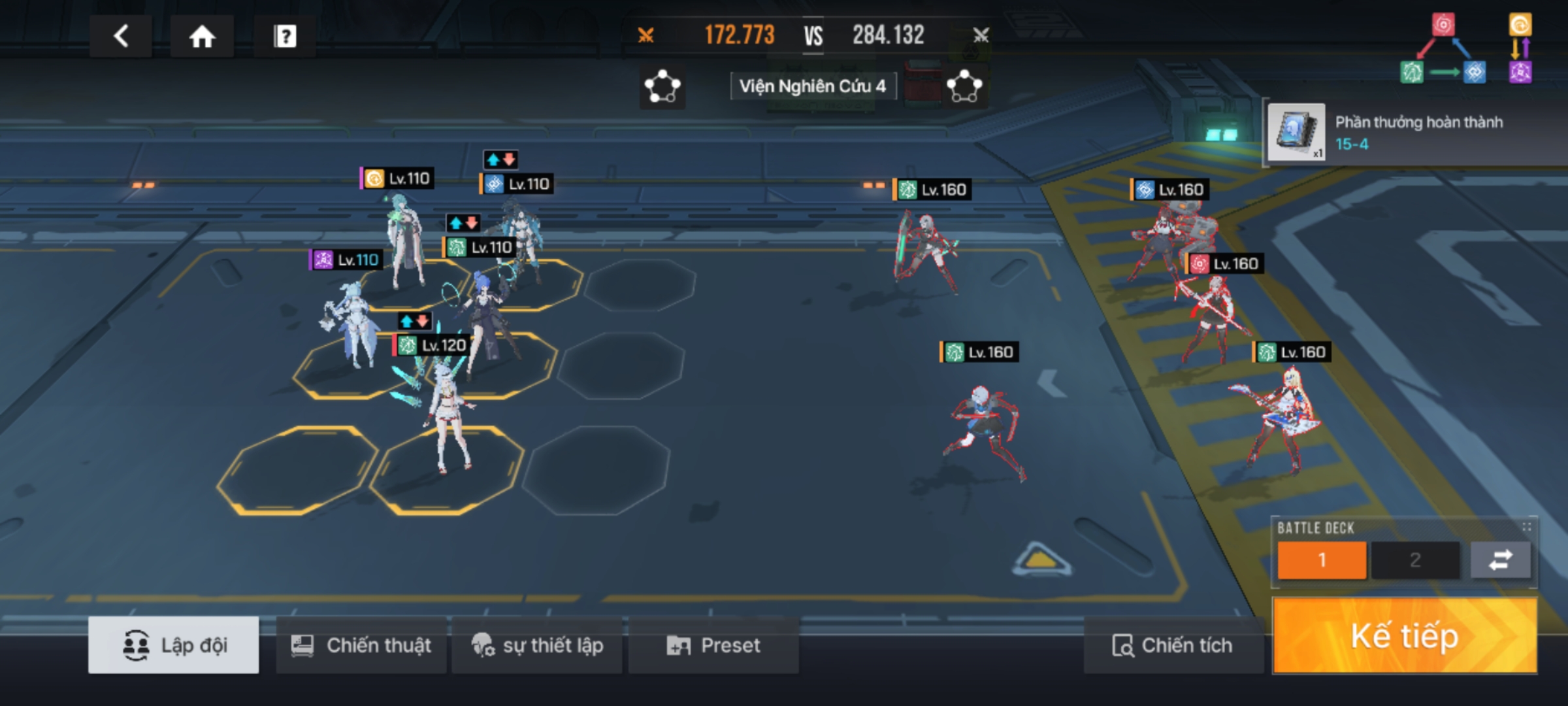The width and height of the screenshot is (1568, 706).
Task: Go back with the arrow button
Action: coord(121,36)
